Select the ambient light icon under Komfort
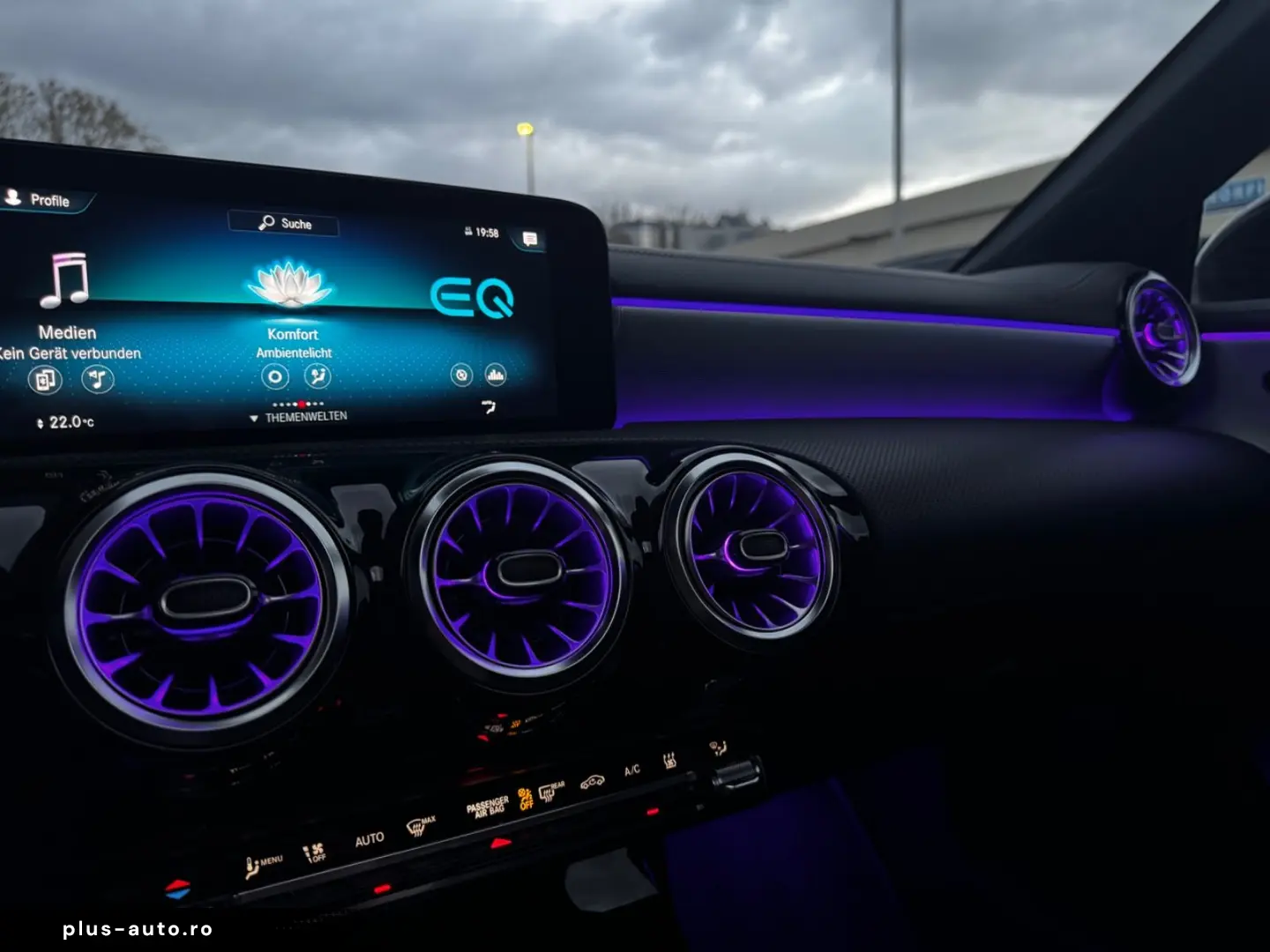Screen dimensions: 1270x952 (277, 376)
